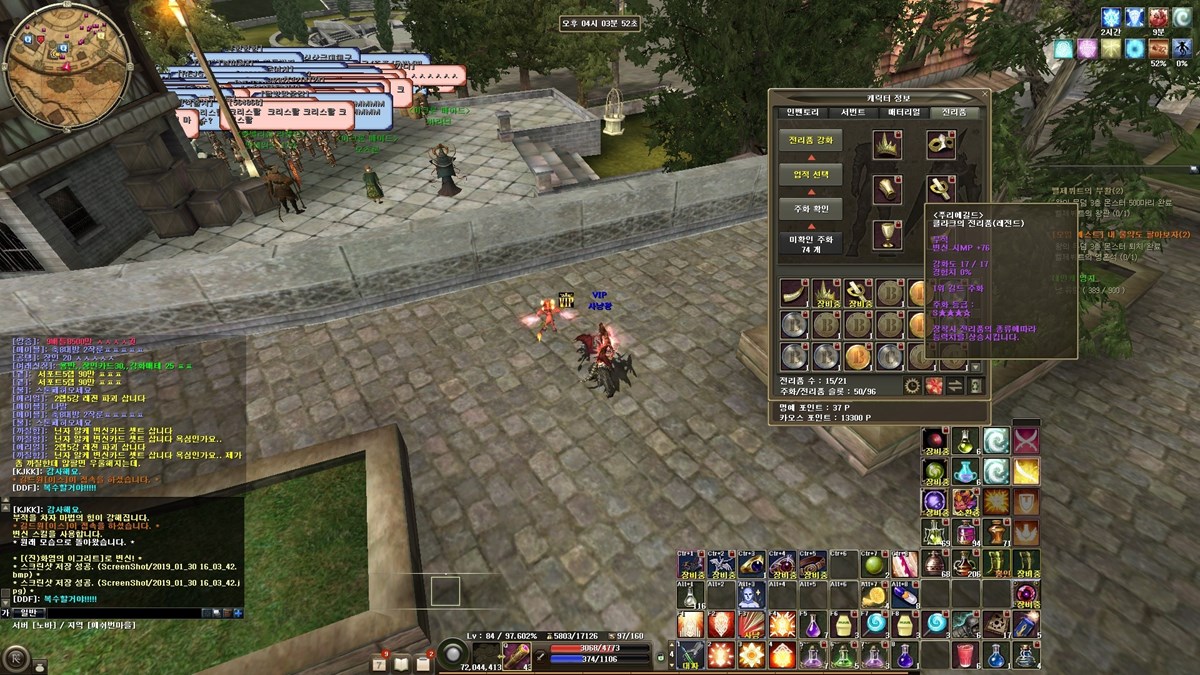The height and width of the screenshot is (675, 1200).
Task: Activate the F3 사냥 skill slot
Action: [x=750, y=626]
